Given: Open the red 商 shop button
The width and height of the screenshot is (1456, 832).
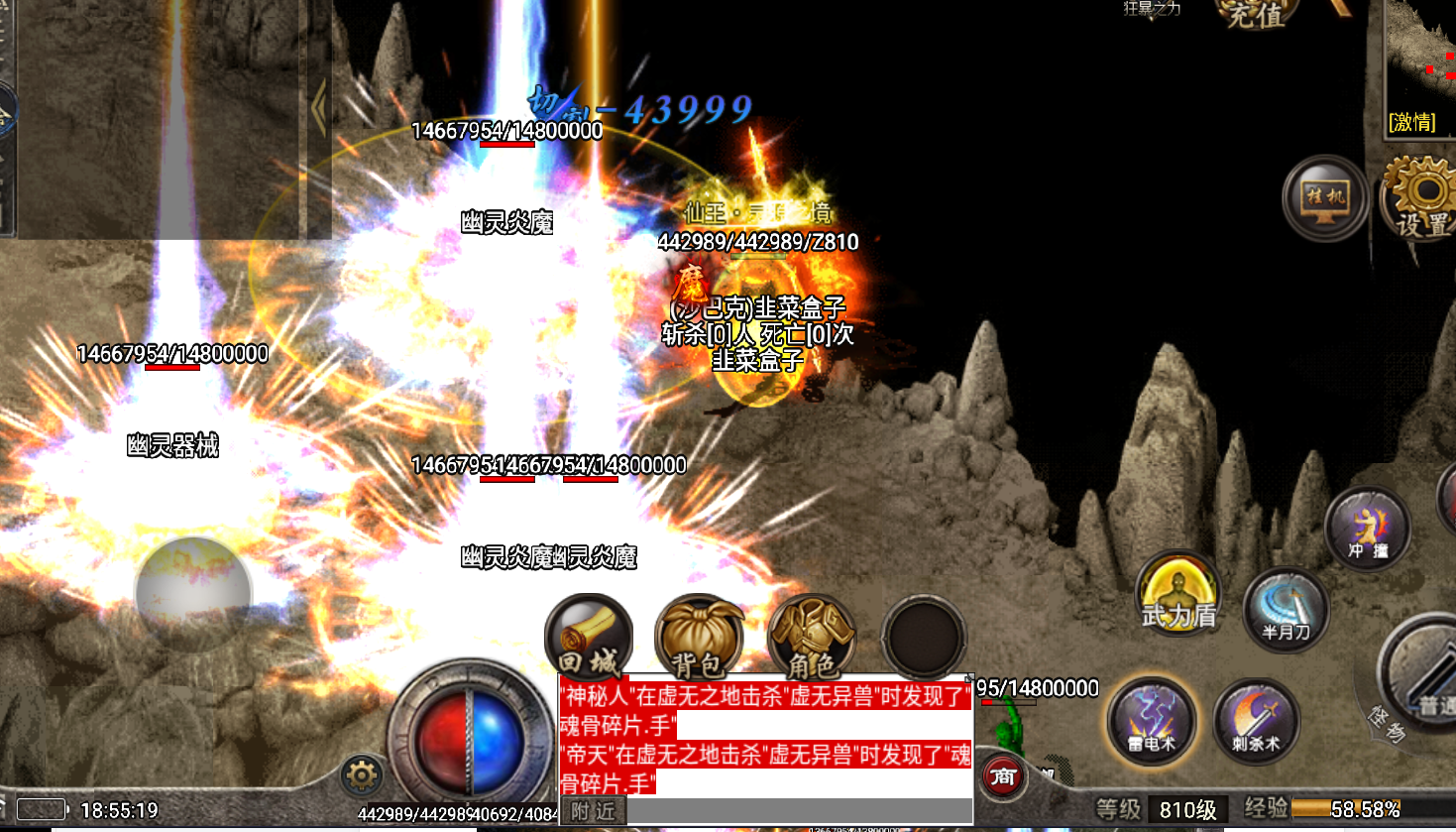Looking at the screenshot, I should [1003, 775].
